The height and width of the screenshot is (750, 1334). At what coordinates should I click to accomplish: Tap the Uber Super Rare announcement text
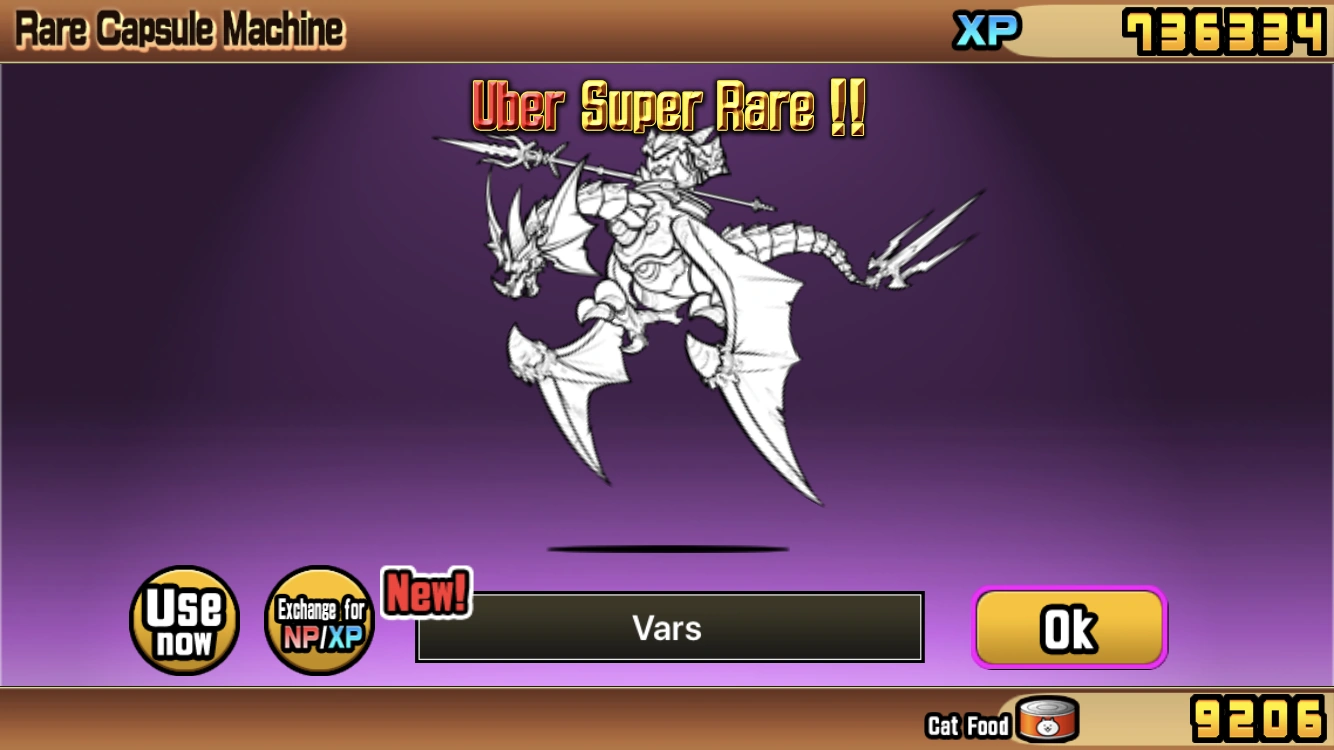pos(667,108)
